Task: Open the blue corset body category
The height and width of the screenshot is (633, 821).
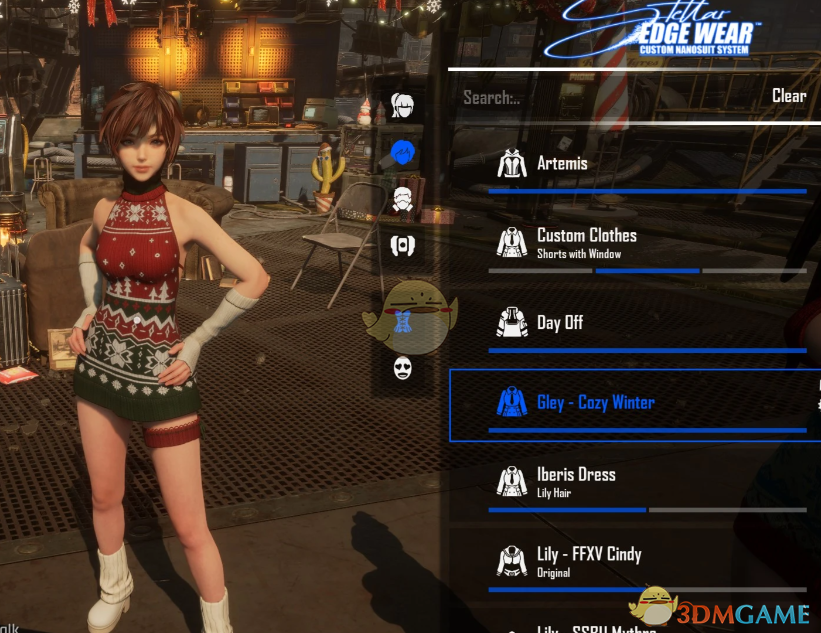Action: (x=403, y=320)
